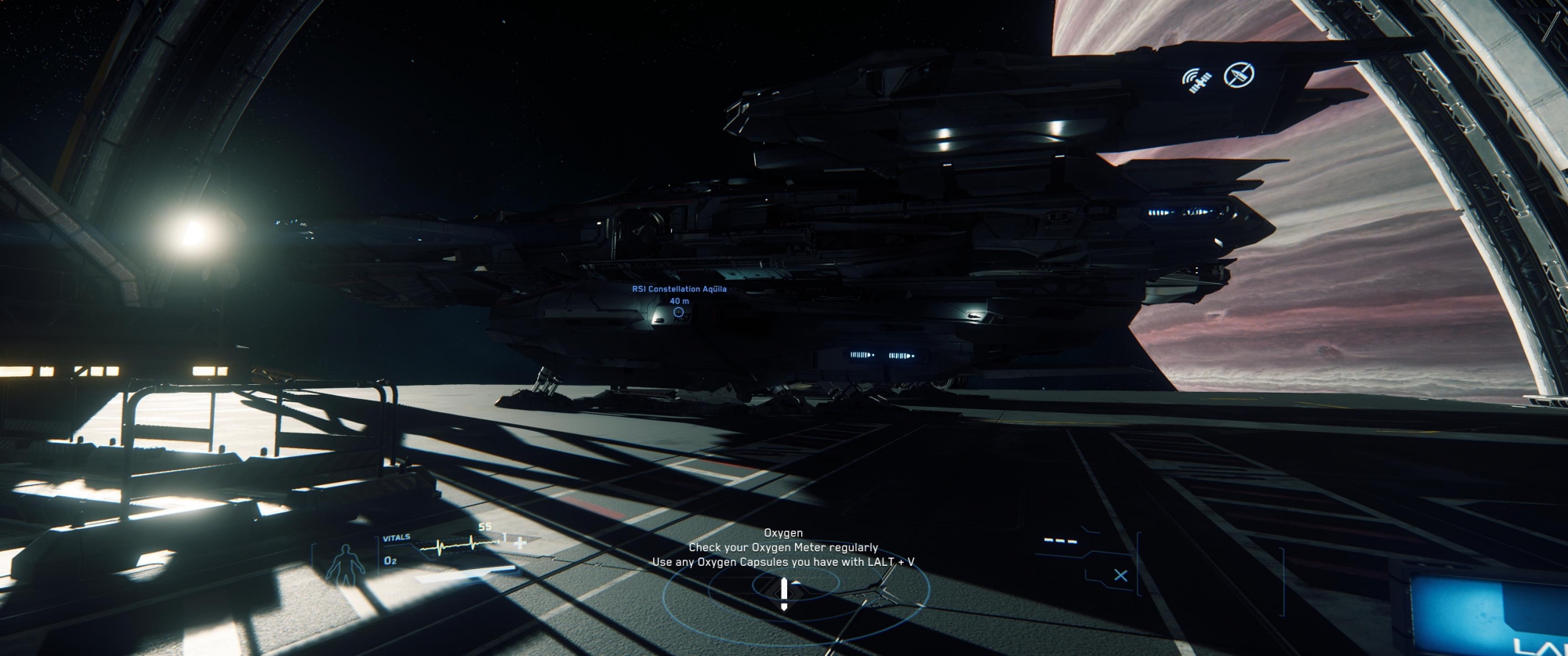This screenshot has width=1568, height=656.
Task: Click the empty weapon X indicator
Action: click(1120, 575)
